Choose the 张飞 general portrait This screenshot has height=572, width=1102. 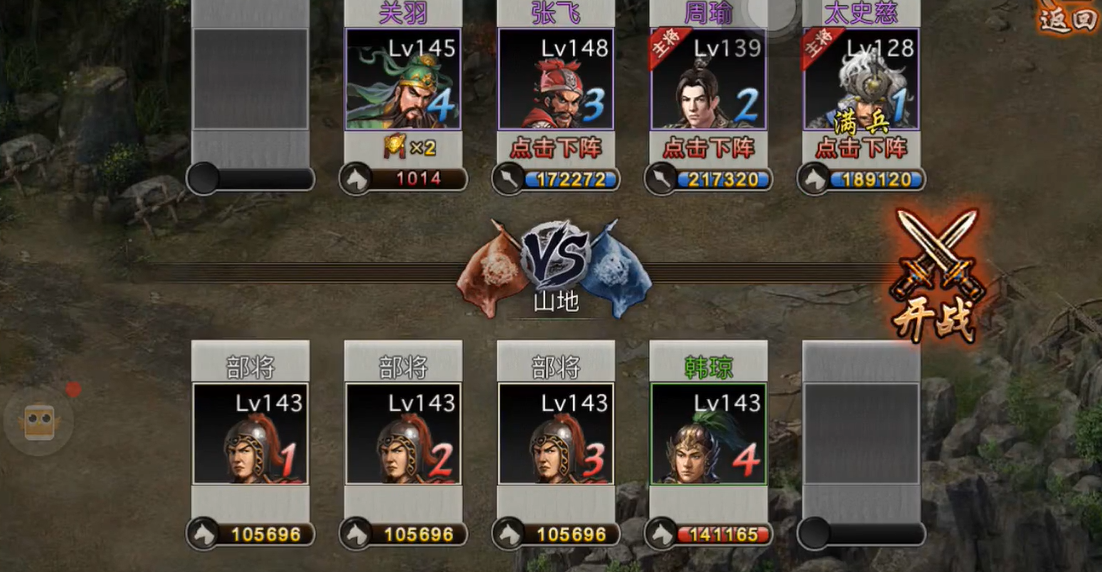(x=556, y=80)
